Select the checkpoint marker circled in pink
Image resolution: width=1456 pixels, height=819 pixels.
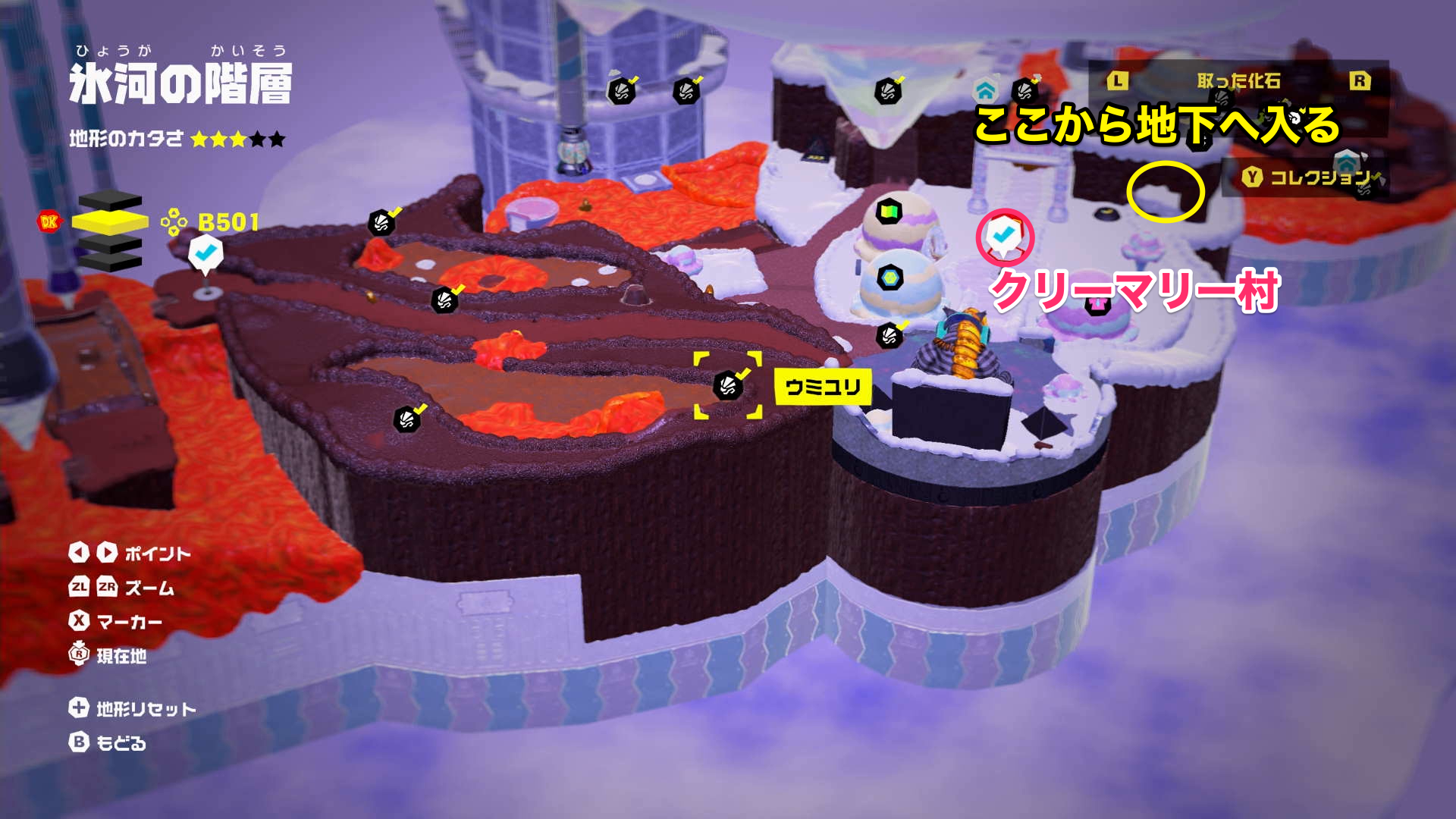click(x=1004, y=235)
